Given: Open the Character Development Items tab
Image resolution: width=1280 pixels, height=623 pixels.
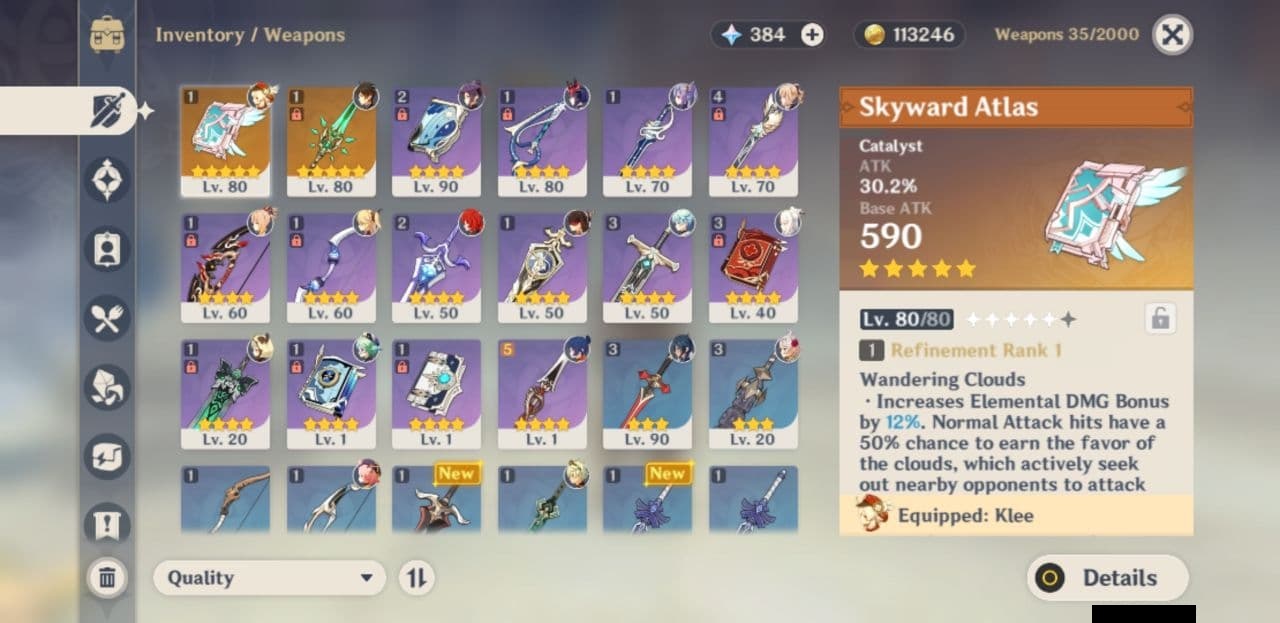Looking at the screenshot, I should tap(107, 250).
